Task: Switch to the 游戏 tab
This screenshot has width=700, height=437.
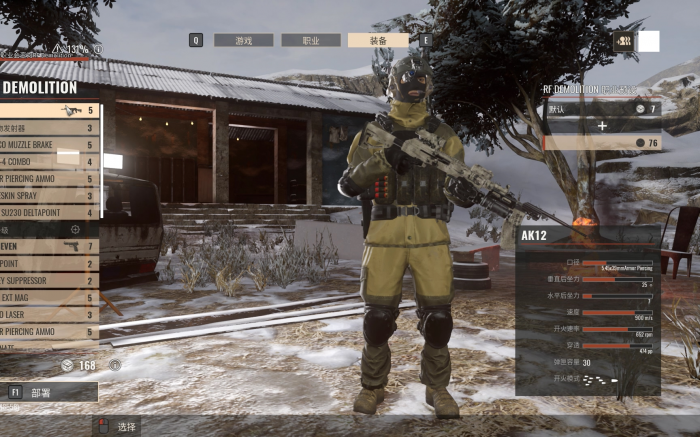Action: pos(241,41)
